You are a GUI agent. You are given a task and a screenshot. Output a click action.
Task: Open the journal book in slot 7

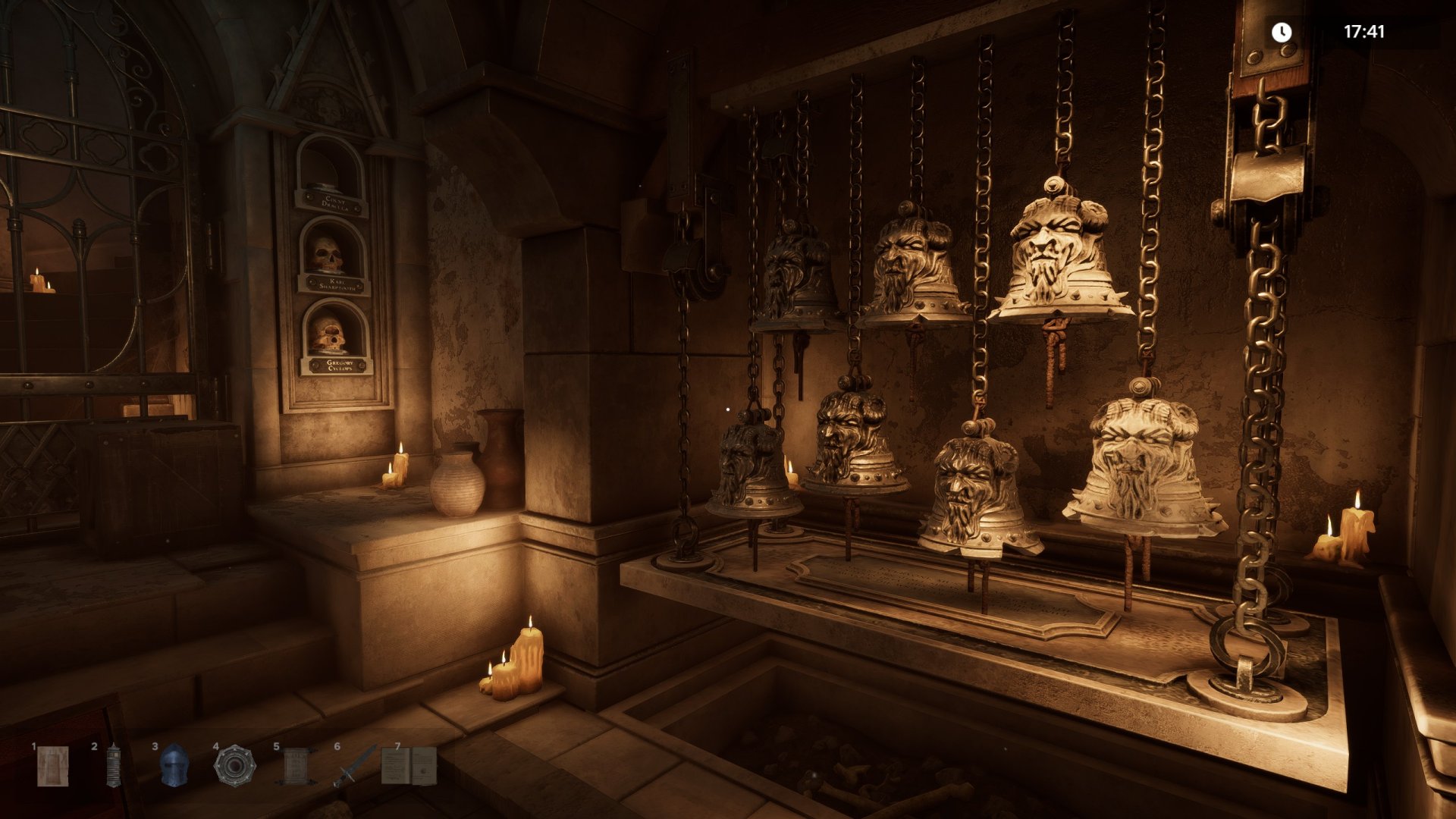pos(409,765)
